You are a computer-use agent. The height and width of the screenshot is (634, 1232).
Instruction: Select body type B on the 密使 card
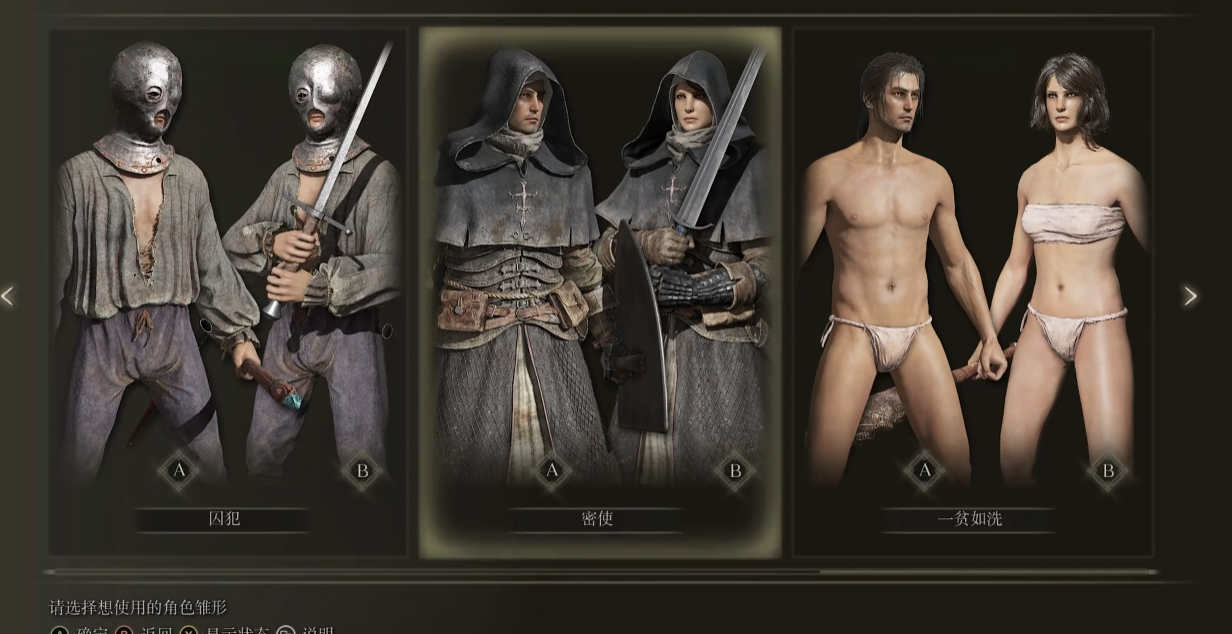click(735, 471)
